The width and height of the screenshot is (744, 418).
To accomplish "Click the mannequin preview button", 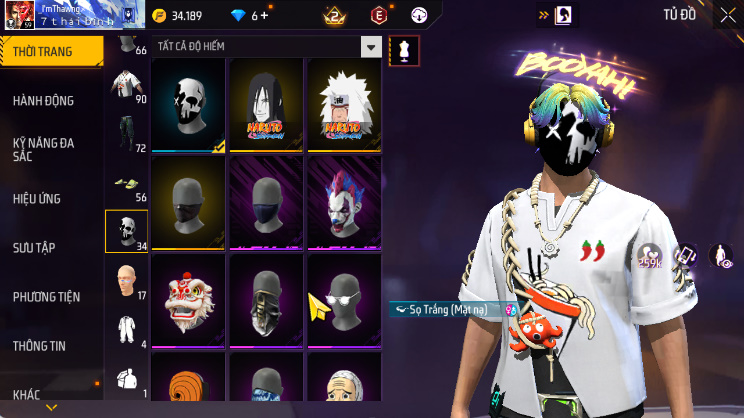I will click(405, 48).
